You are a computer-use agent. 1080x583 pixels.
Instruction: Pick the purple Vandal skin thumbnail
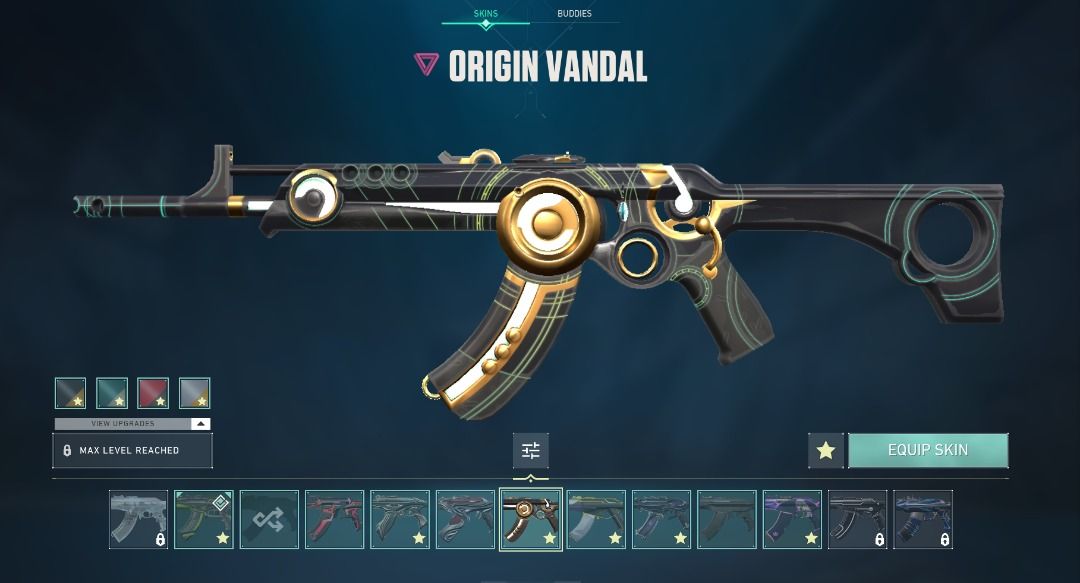[x=792, y=519]
